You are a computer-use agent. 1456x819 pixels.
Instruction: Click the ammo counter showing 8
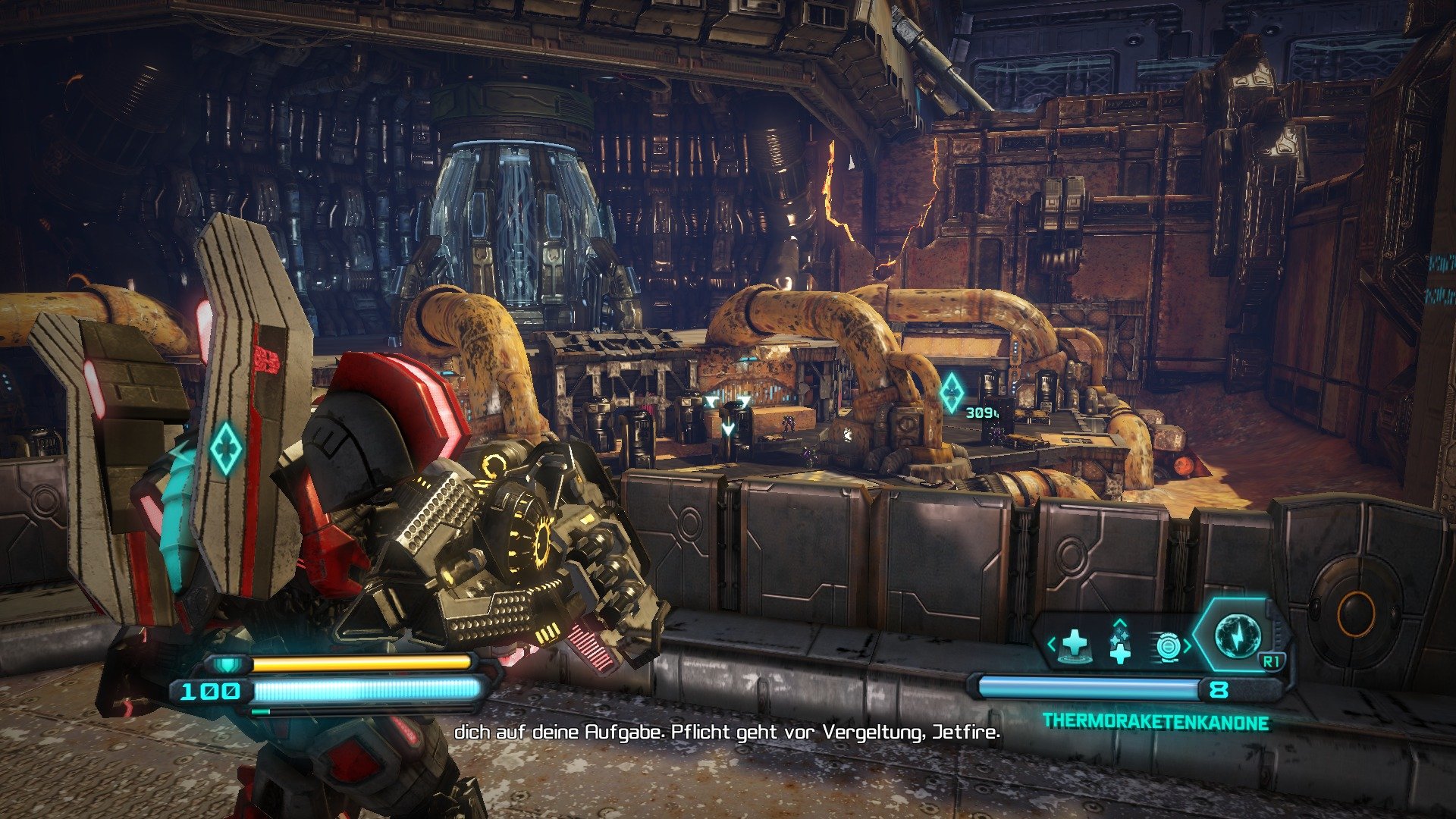tap(1218, 688)
